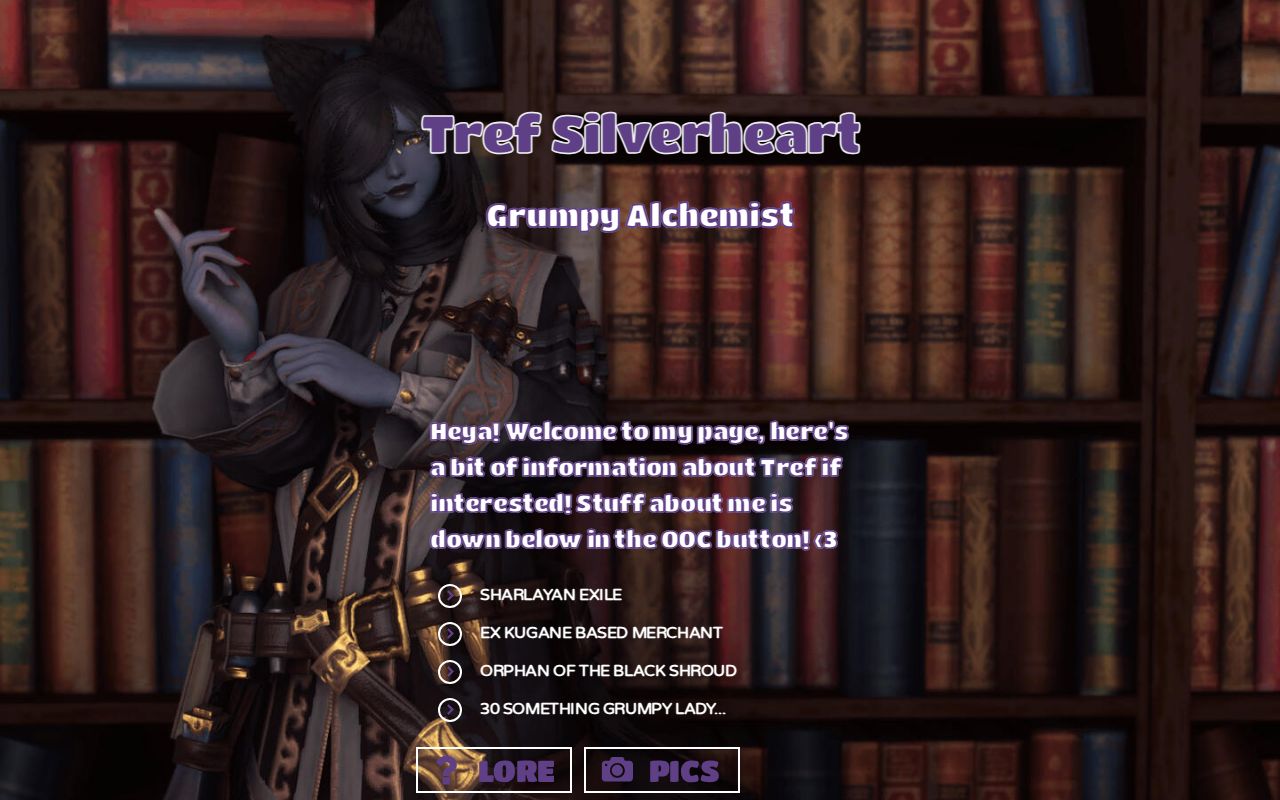Click the topmost circled arrow in the trait list
The height and width of the screenshot is (800, 1280).
point(448,595)
